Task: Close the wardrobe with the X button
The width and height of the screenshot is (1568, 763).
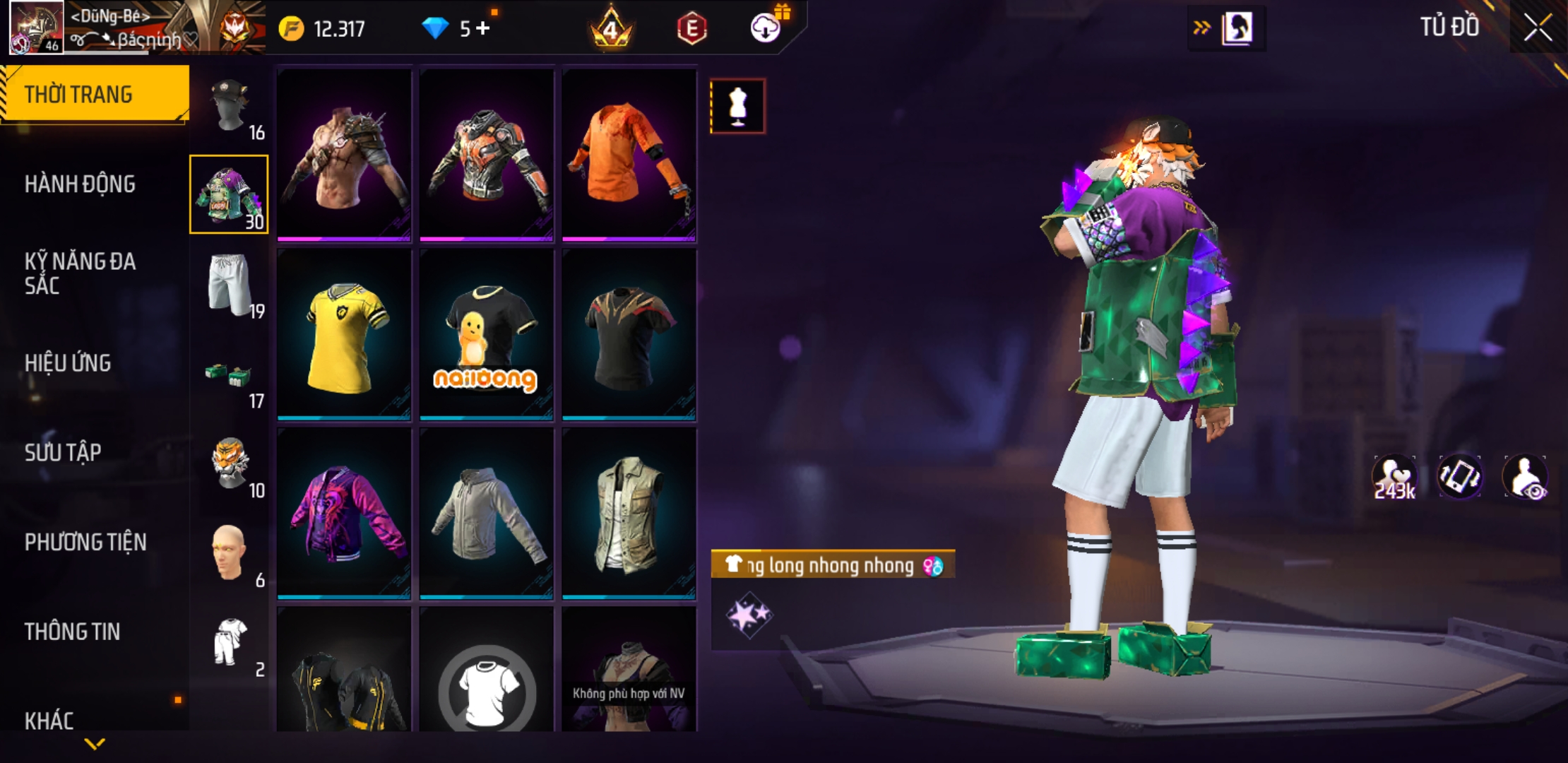Action: [x=1537, y=28]
